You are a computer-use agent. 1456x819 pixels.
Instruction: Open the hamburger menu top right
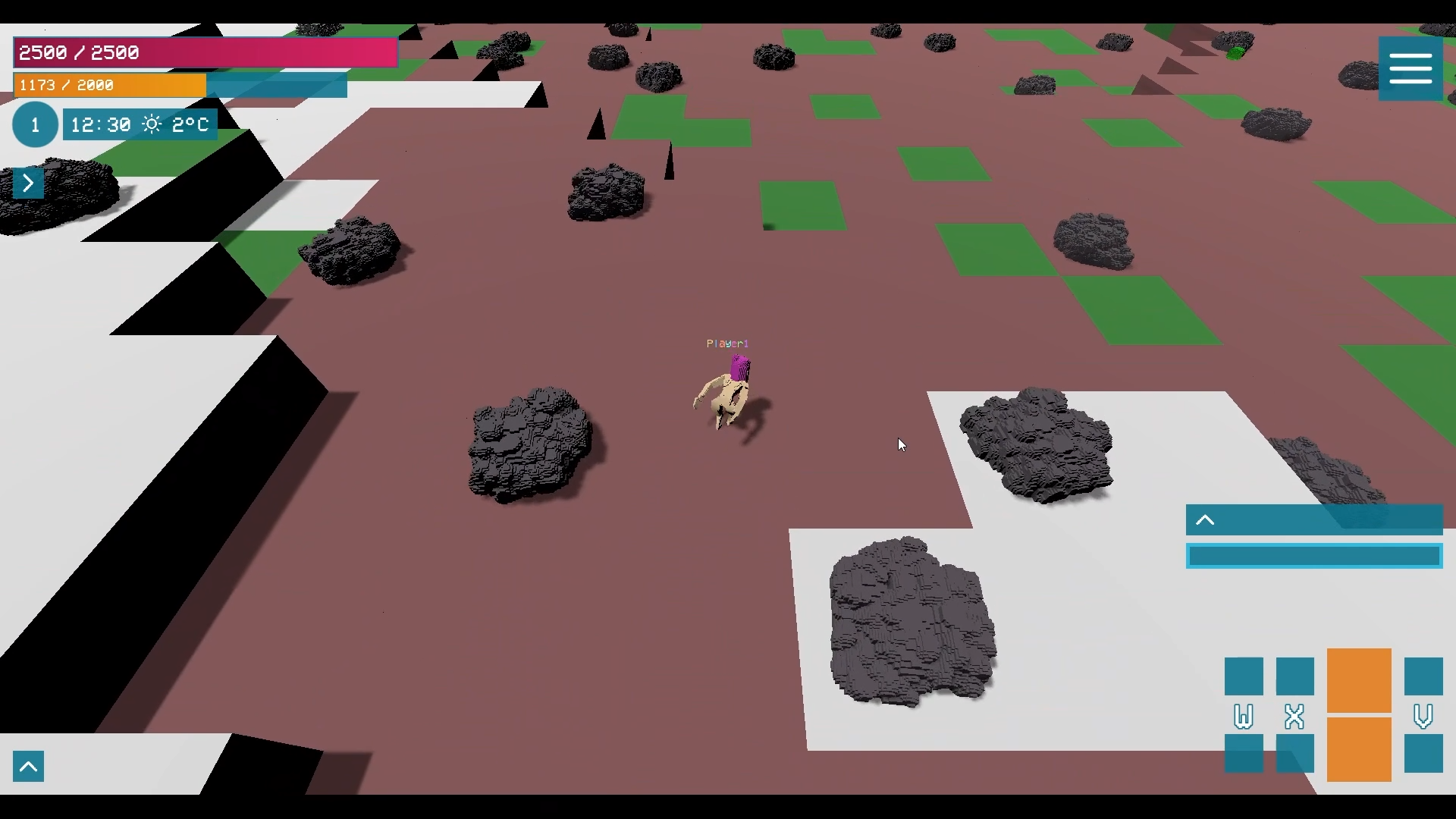(1410, 67)
